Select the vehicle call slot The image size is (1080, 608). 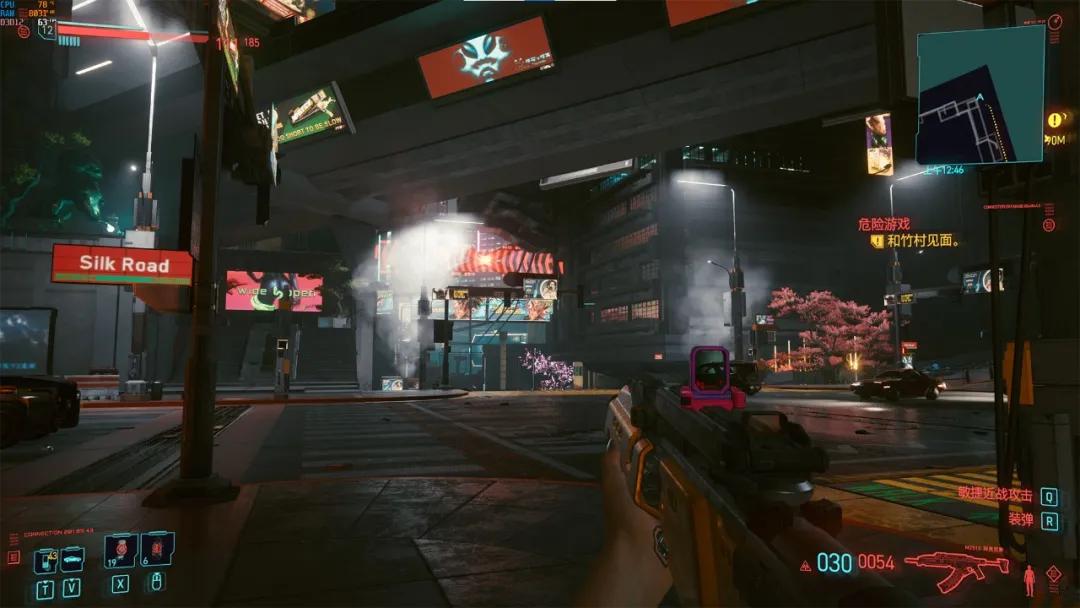click(72, 559)
